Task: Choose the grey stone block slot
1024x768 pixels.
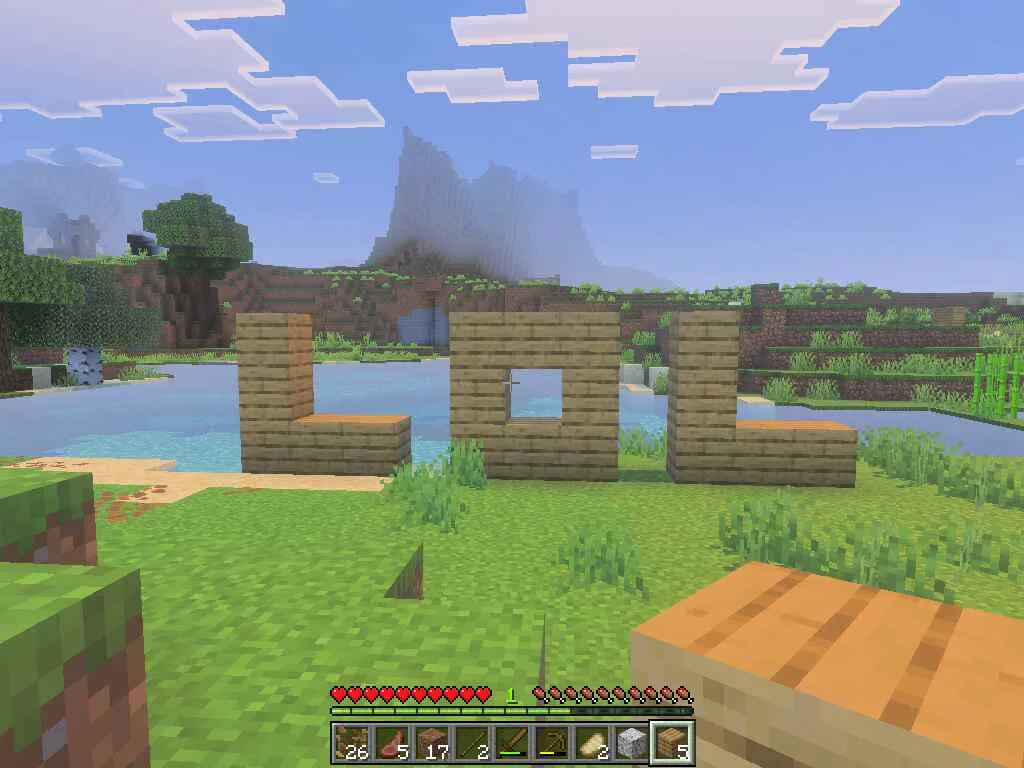Action: point(632,742)
